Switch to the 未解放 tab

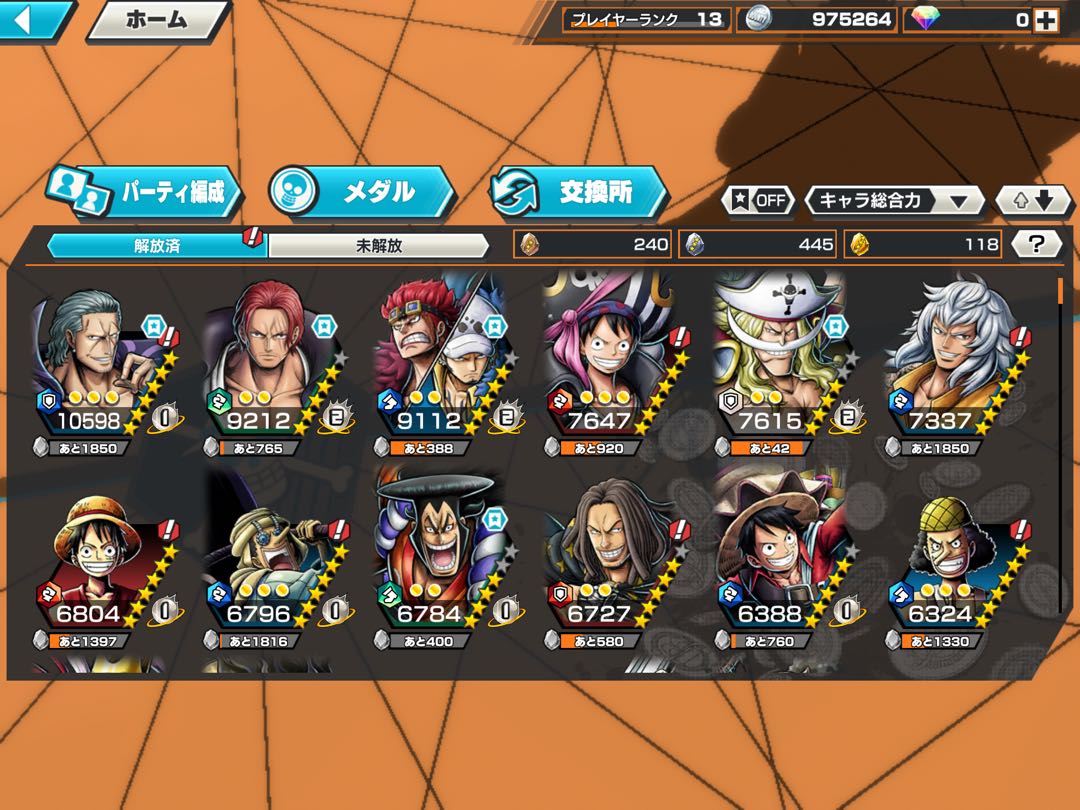(x=378, y=246)
